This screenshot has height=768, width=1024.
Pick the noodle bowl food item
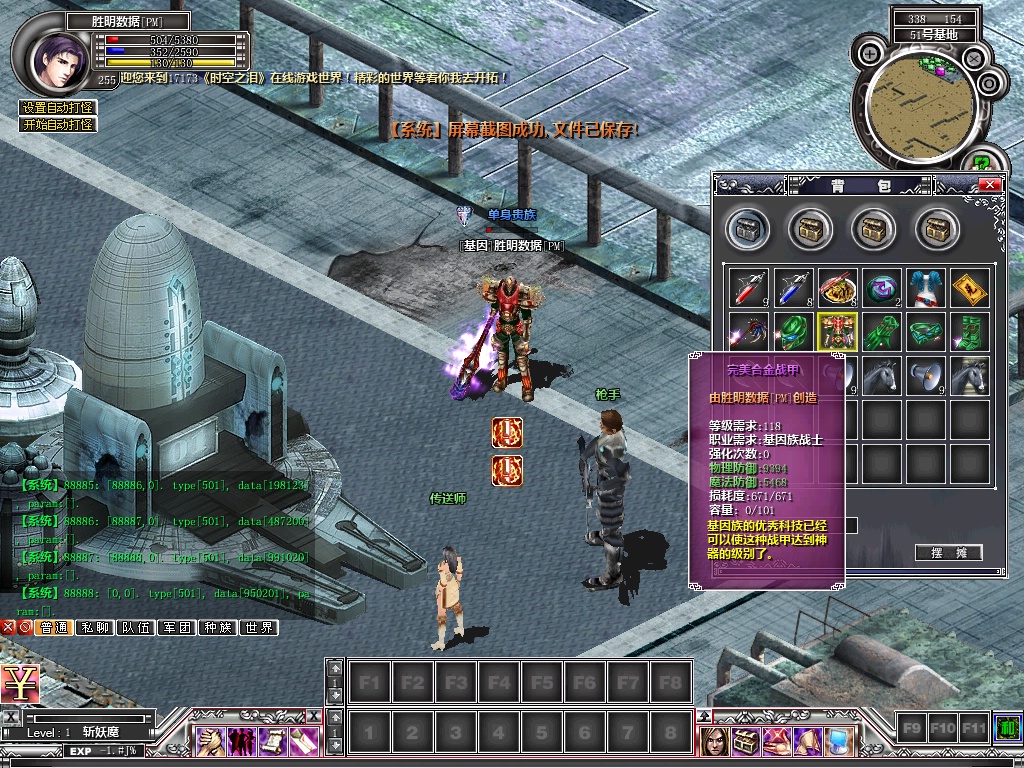(836, 288)
